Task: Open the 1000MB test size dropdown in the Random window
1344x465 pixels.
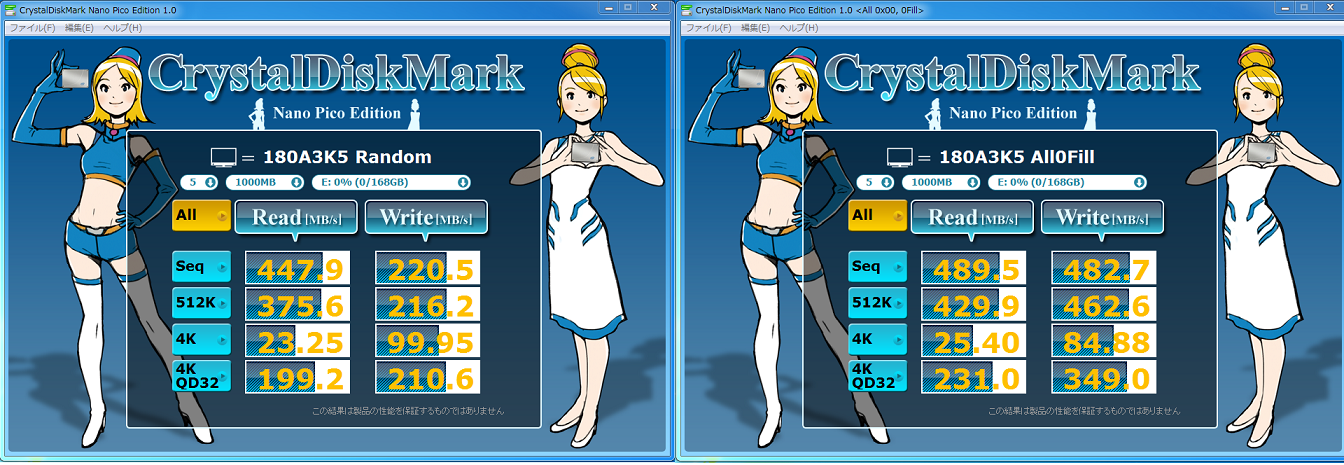Action: pyautogui.click(x=265, y=182)
